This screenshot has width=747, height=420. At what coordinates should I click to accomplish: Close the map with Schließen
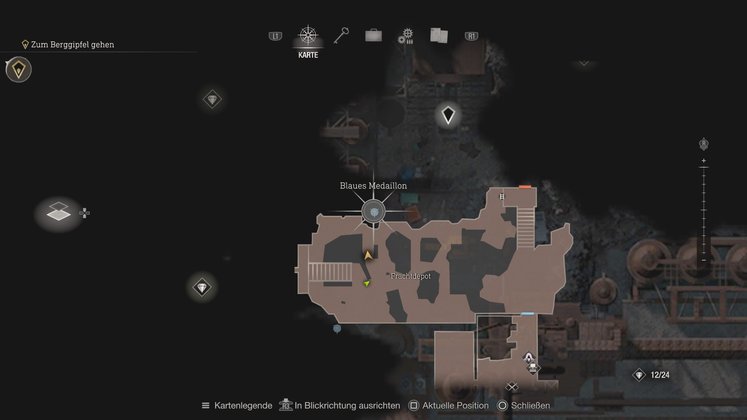(530, 405)
